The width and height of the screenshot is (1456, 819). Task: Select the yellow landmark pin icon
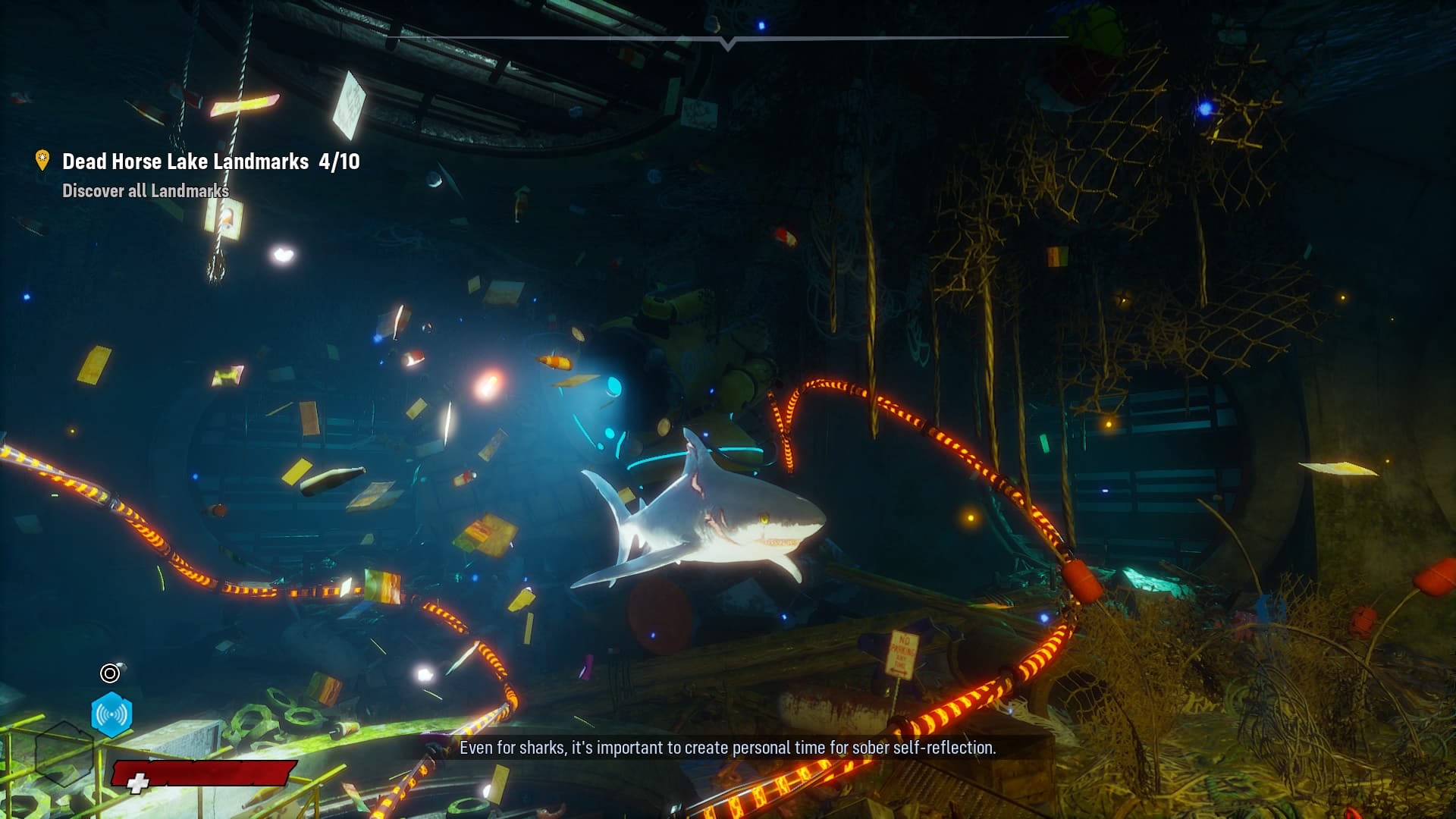pos(42,160)
